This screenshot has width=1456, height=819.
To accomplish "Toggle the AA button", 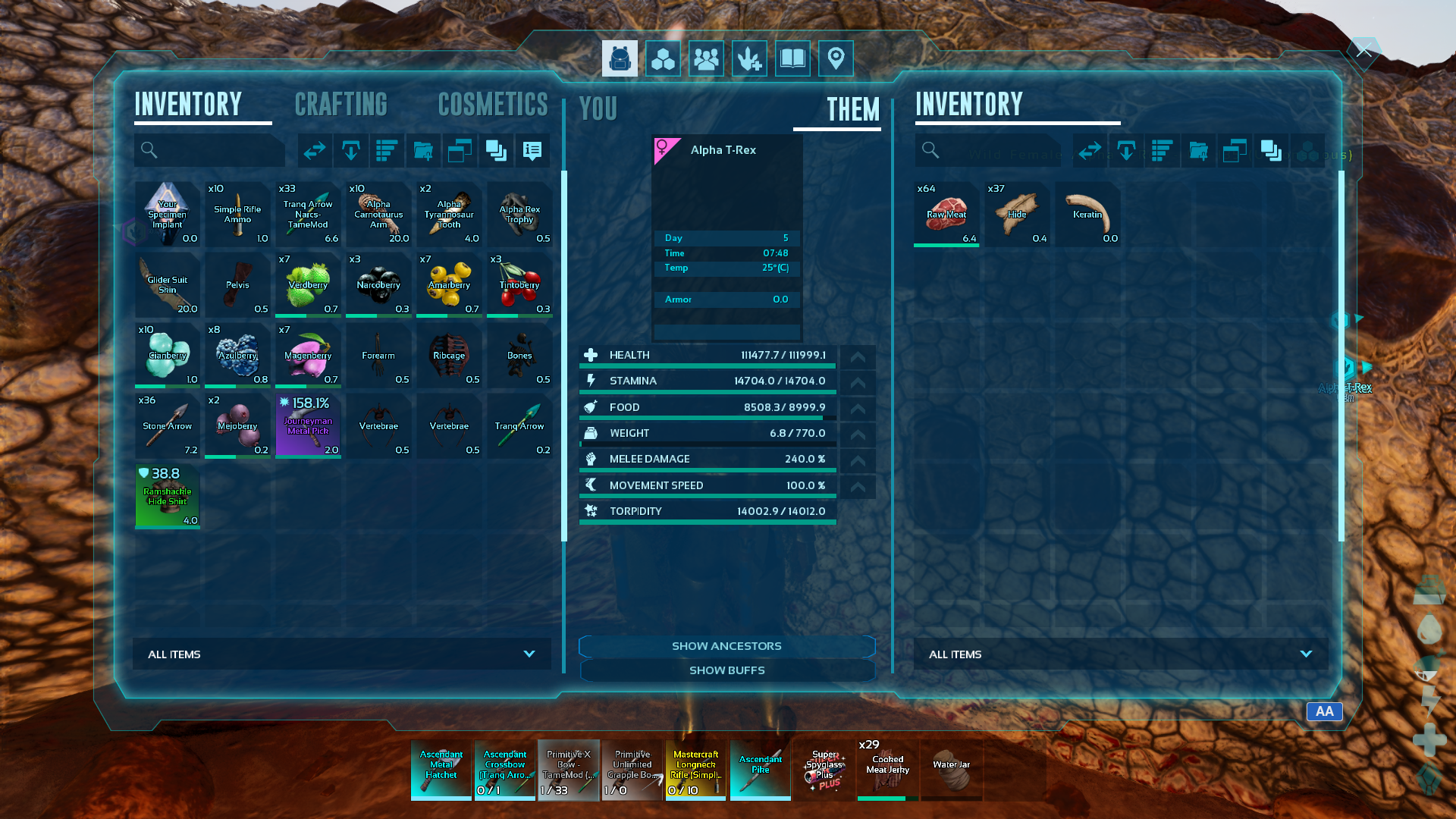I will 1324,711.
